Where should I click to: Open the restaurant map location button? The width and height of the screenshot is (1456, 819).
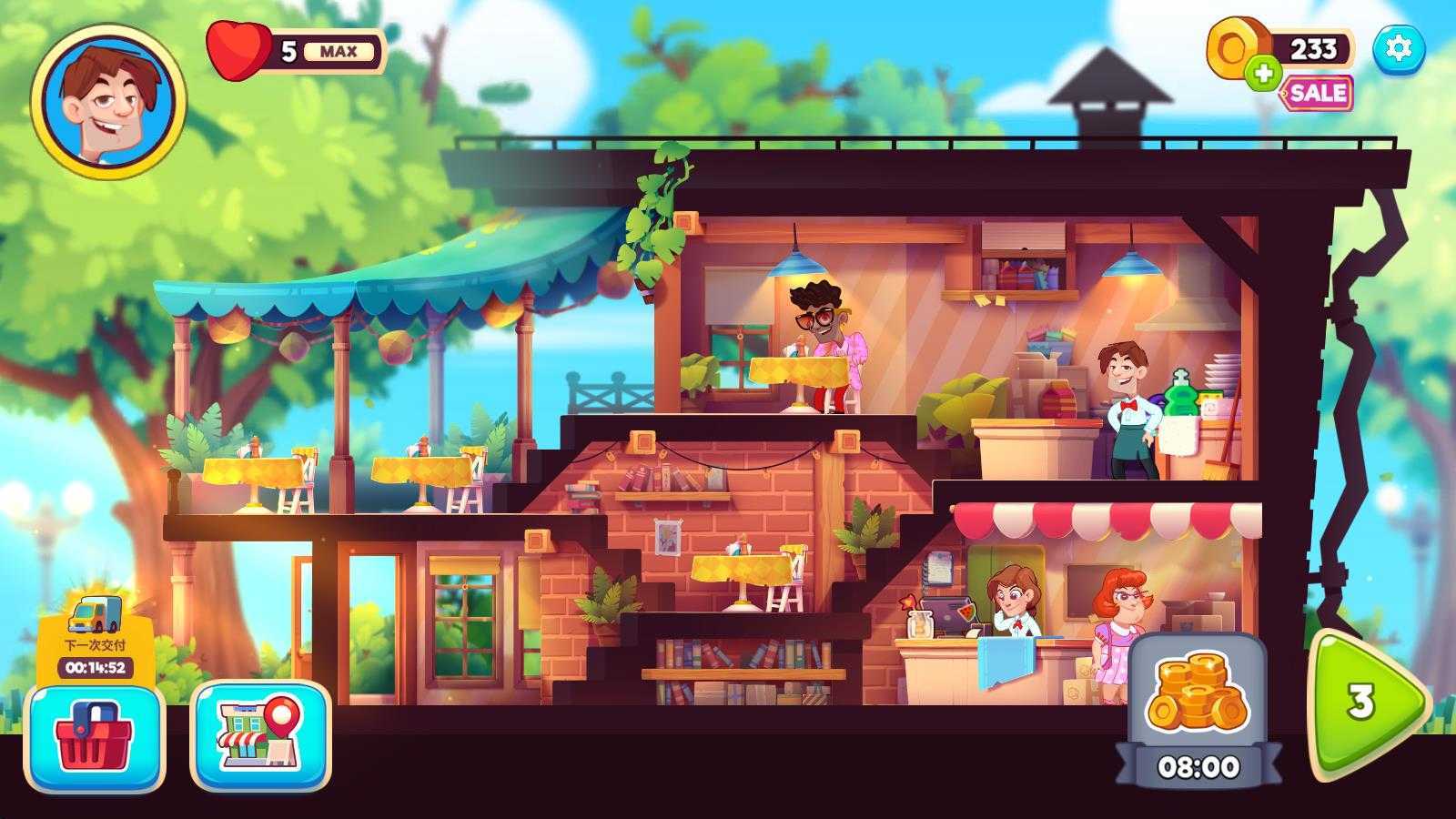pos(260,736)
